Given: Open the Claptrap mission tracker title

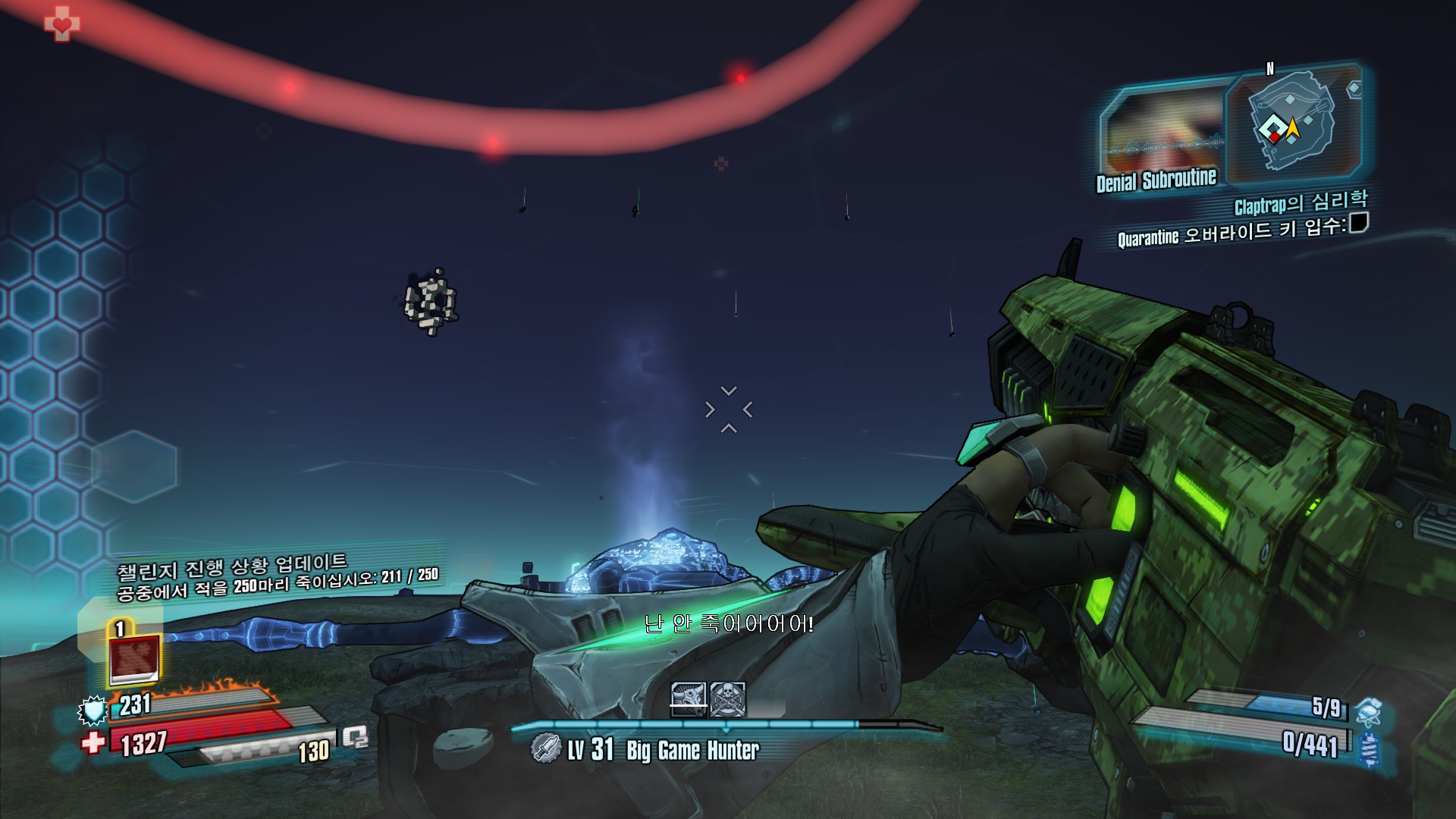Looking at the screenshot, I should click(1301, 203).
